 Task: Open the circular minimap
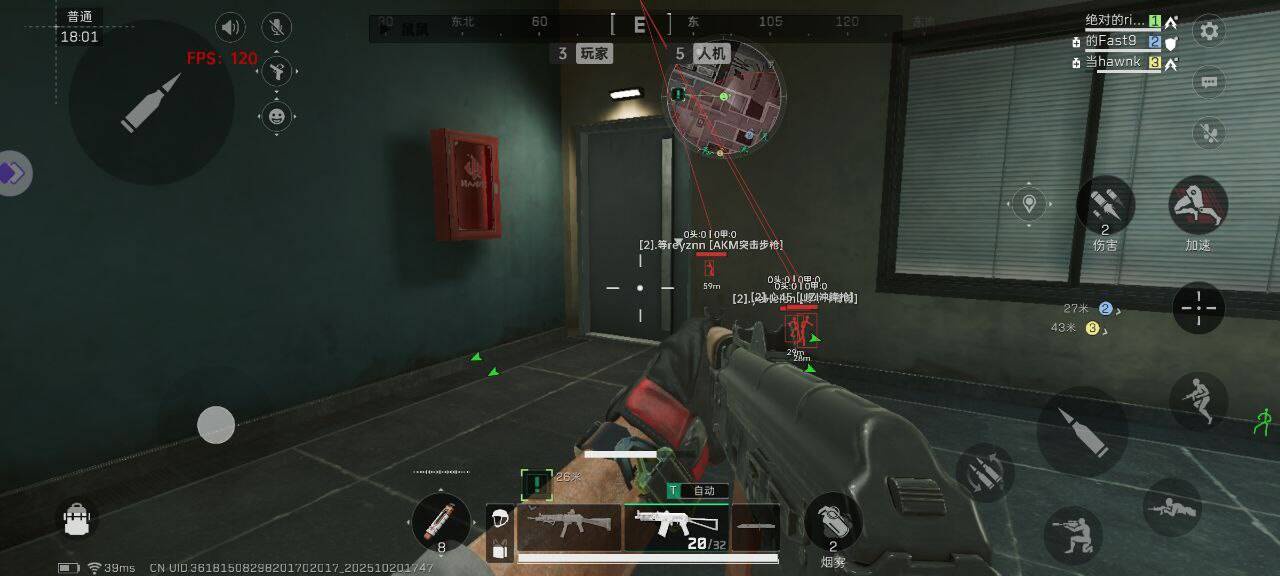725,98
